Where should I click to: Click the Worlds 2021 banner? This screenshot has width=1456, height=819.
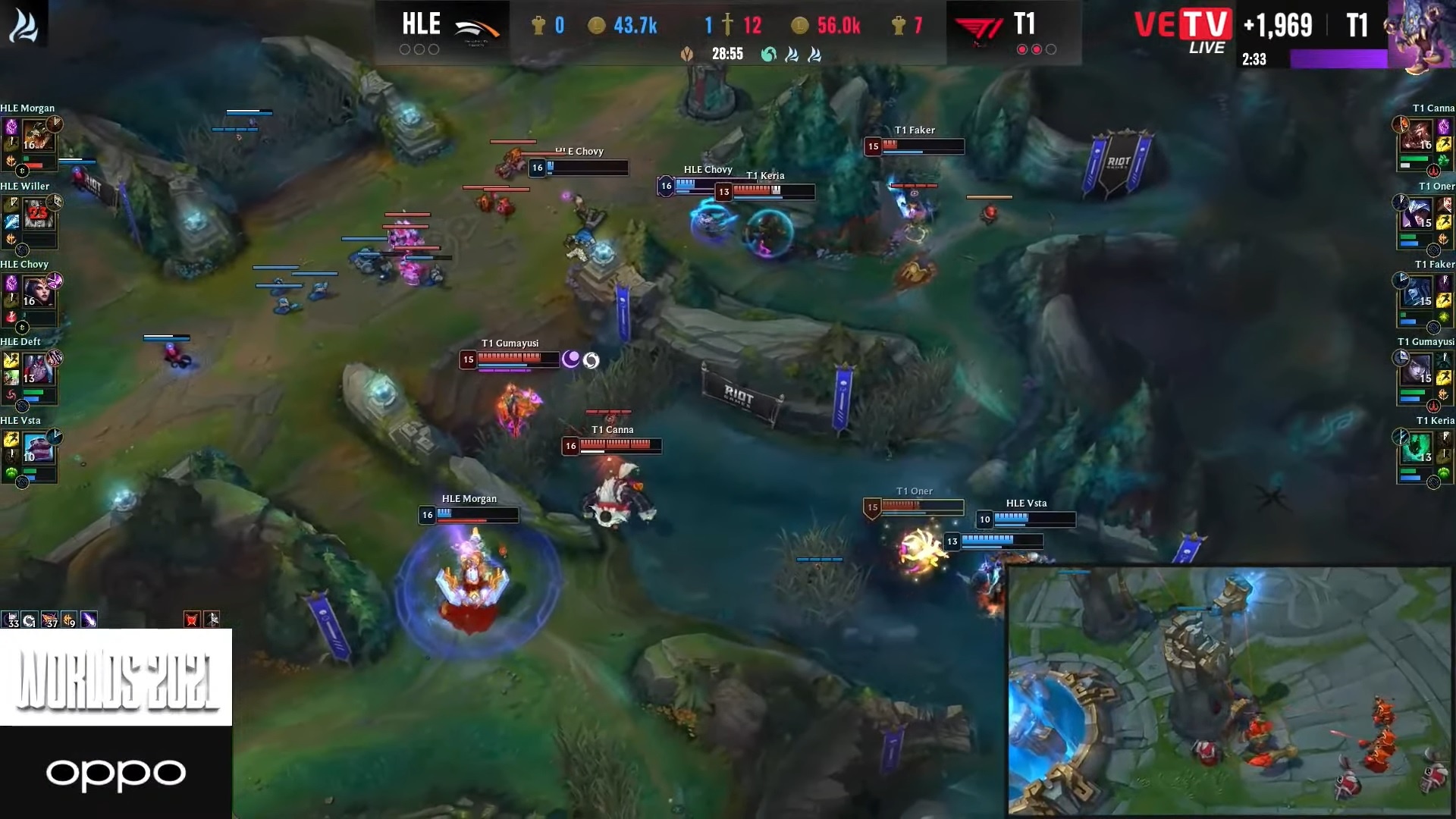[116, 677]
